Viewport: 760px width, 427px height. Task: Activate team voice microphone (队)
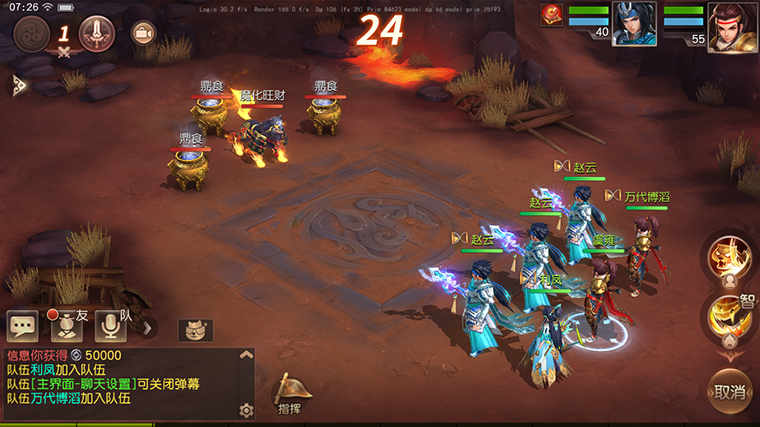(111, 326)
